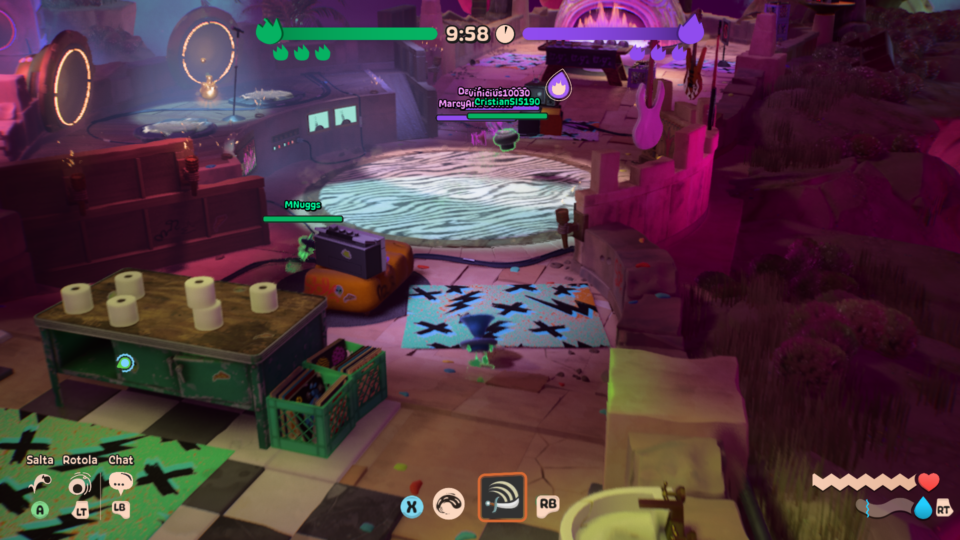Click the purple team flame emblem
Viewport: 960px width, 540px height.
pos(690,31)
